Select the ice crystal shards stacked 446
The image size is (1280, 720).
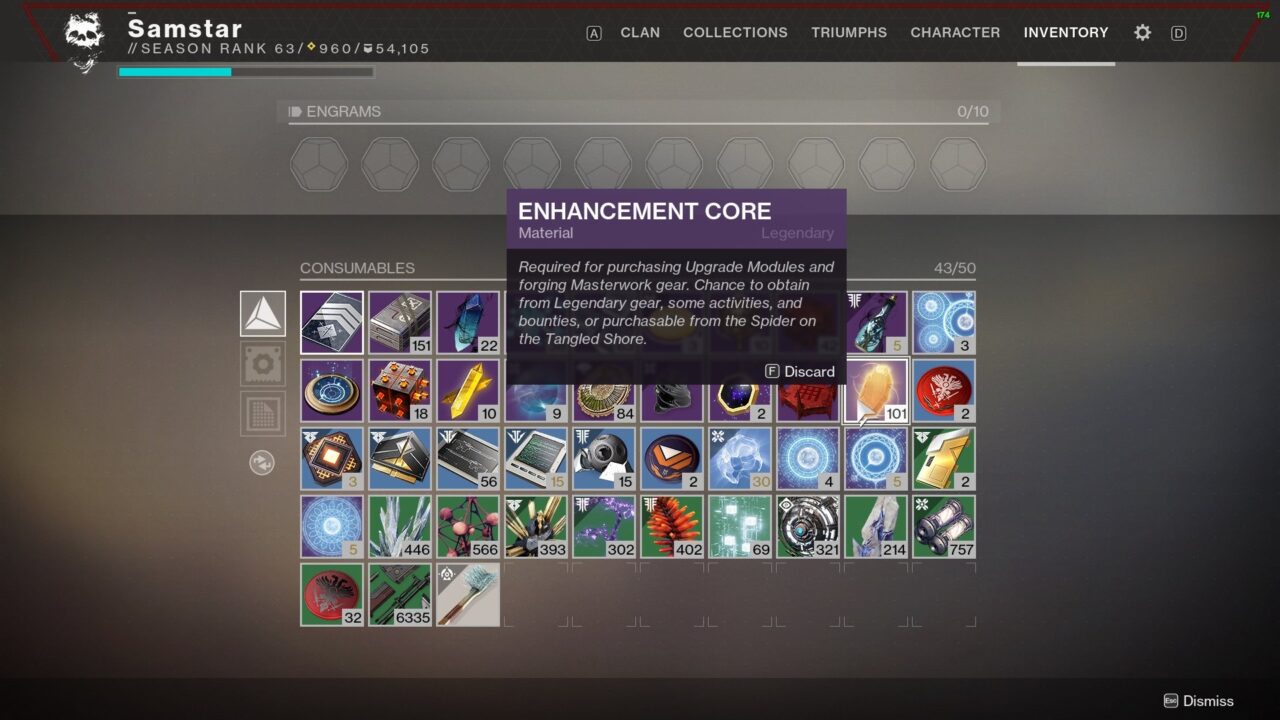400,527
